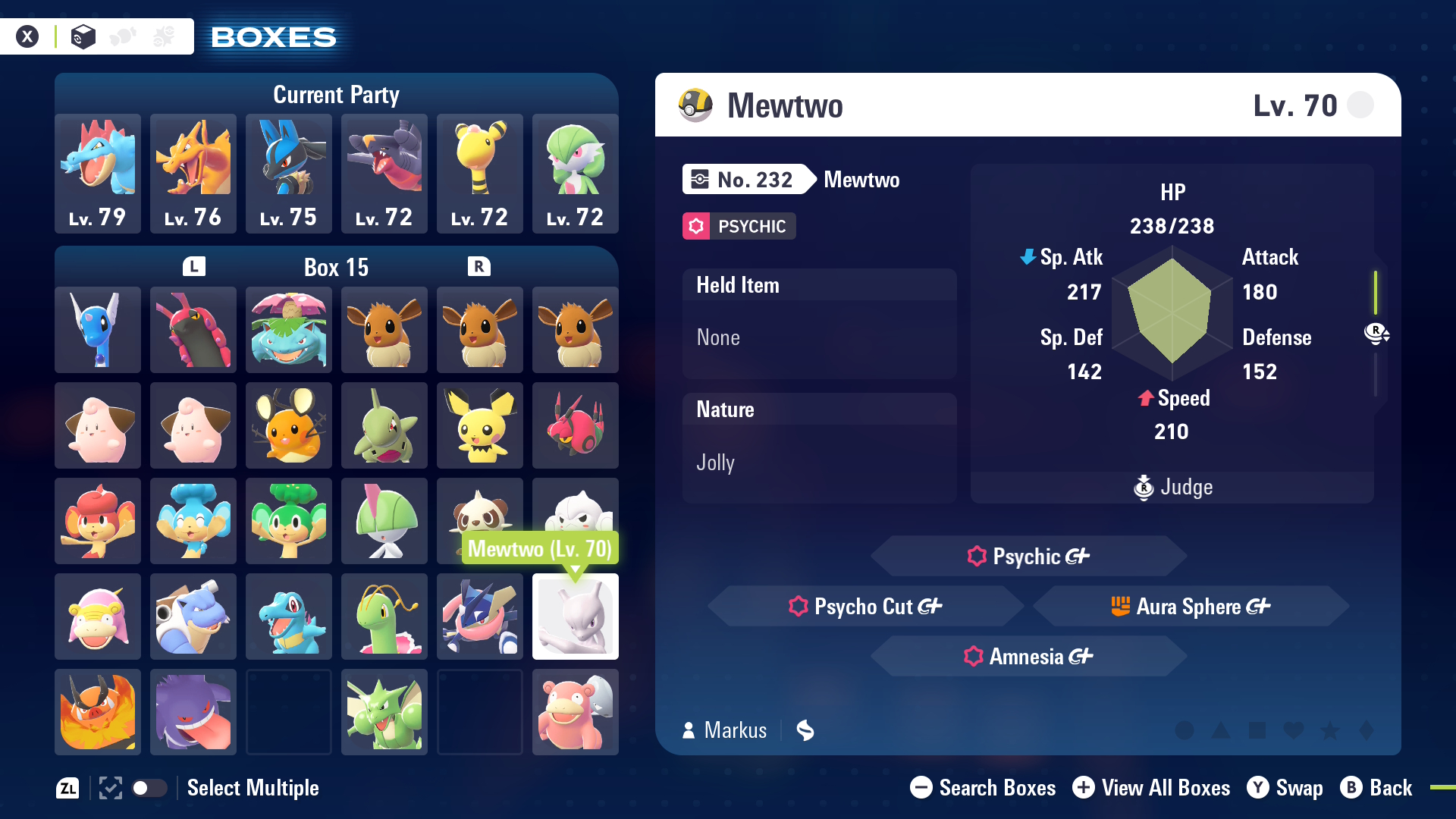This screenshot has width=1456, height=819.
Task: Select the Box 15 title header
Action: tap(336, 267)
